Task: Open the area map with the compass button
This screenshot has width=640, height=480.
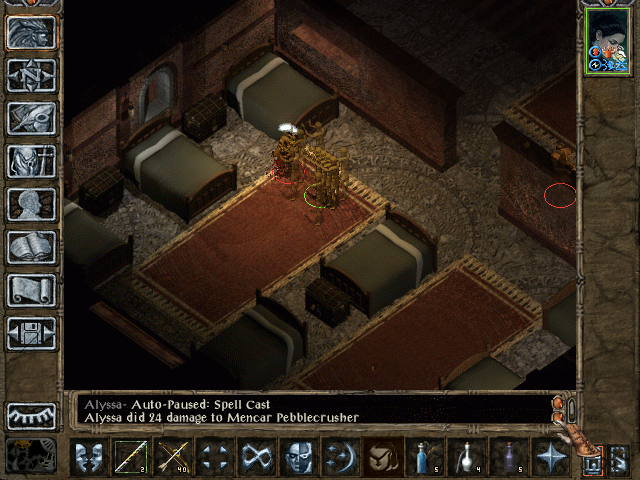Action: point(31,75)
